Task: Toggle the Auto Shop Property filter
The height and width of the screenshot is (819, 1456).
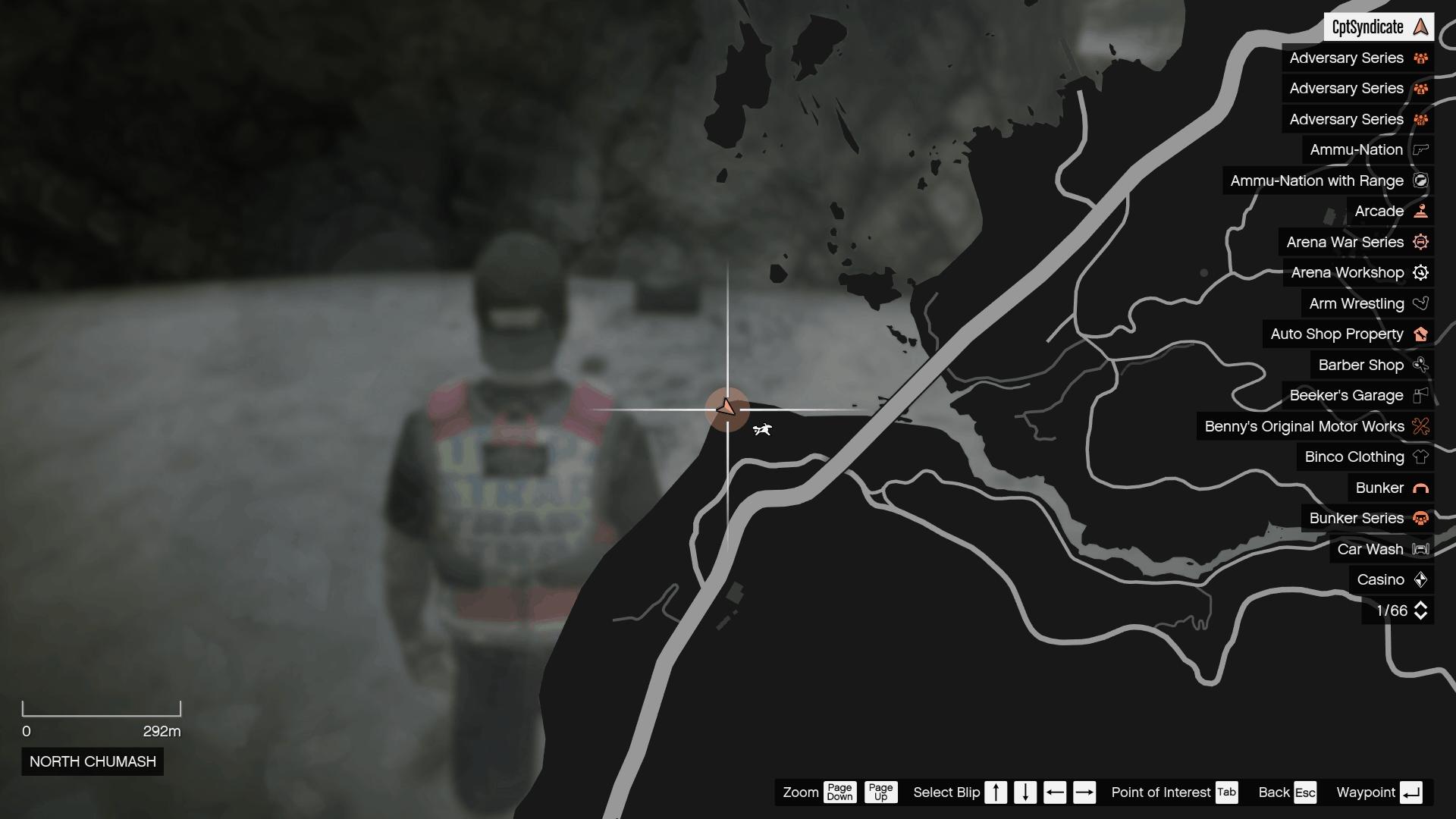Action: click(1348, 334)
